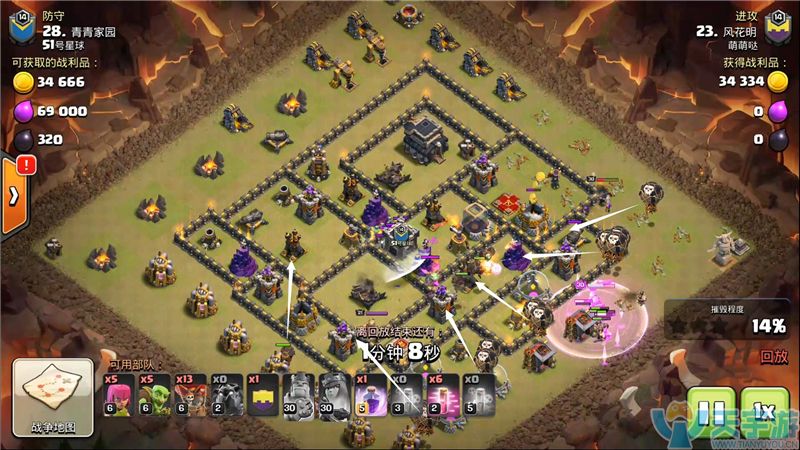Expand the orange side arrow tab
This screenshot has width=800, height=450.
pyautogui.click(x=13, y=194)
